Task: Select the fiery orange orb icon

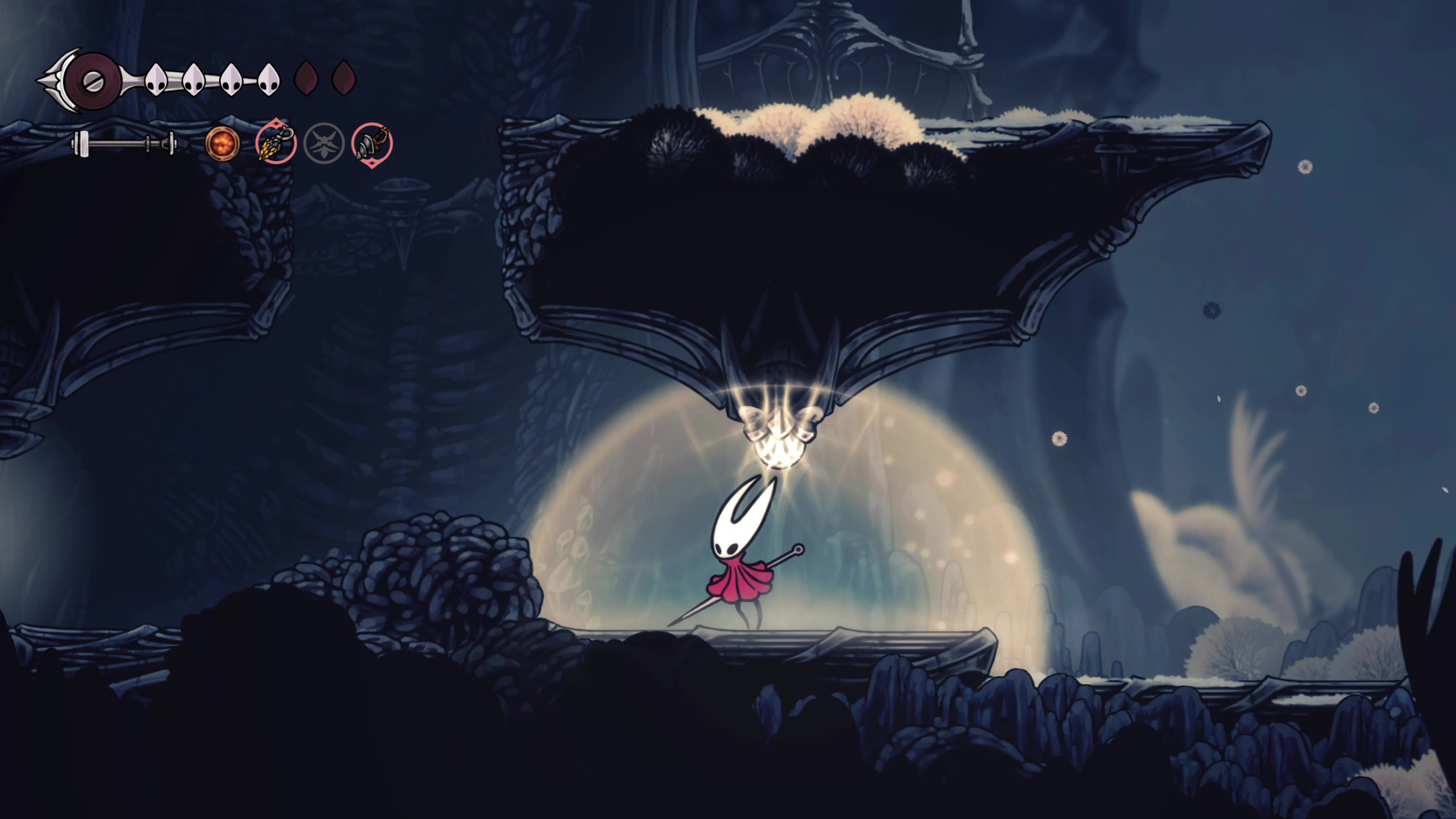Action: pos(222,143)
